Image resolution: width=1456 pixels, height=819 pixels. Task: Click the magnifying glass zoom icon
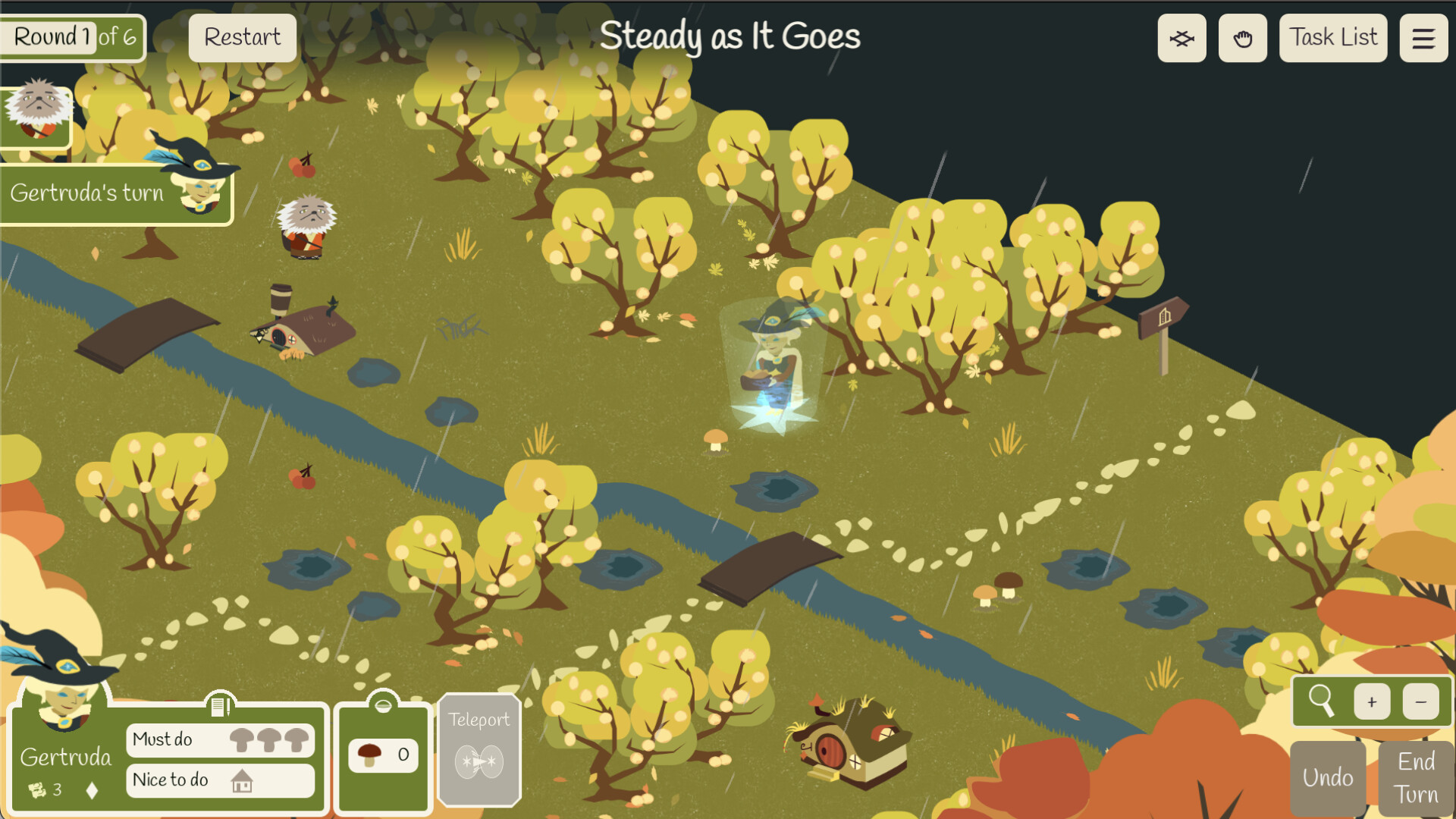point(1323,701)
